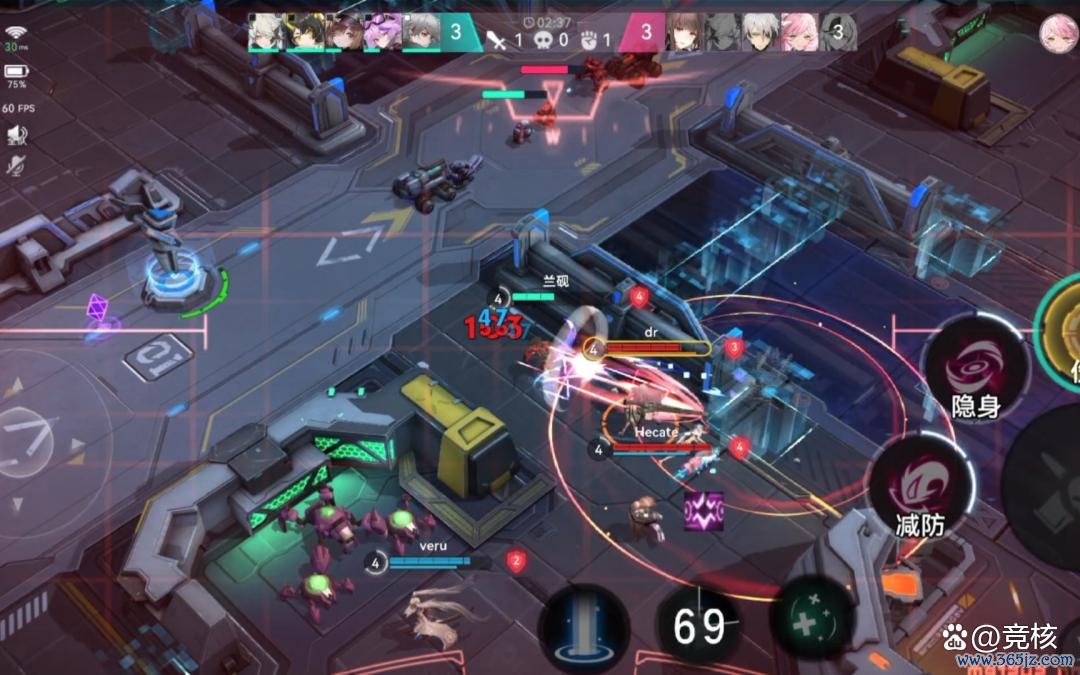Open the pink-haired avatar in the corner
This screenshot has width=1080, height=675.
click(x=1054, y=32)
